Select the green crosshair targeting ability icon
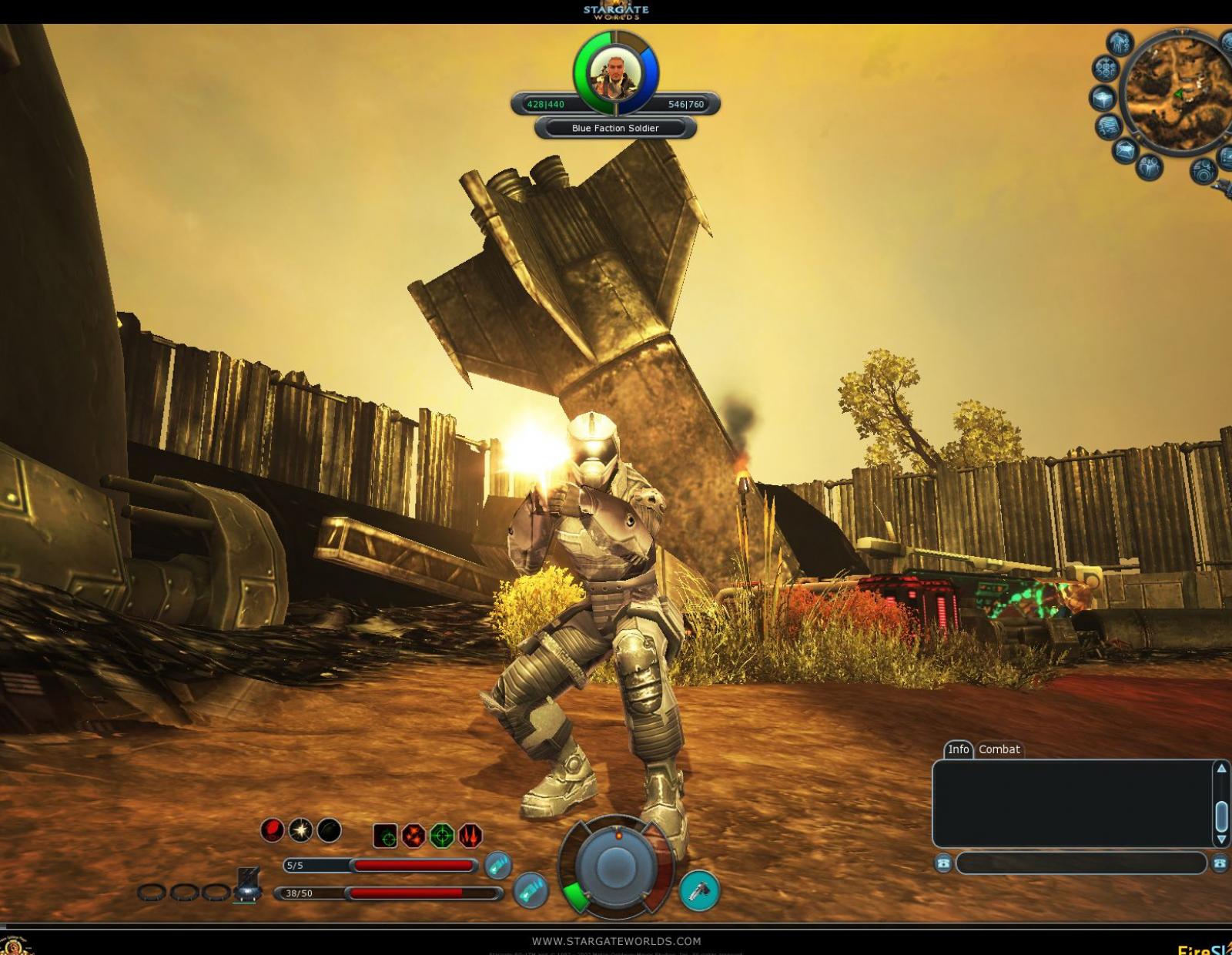Image resolution: width=1232 pixels, height=955 pixels. click(442, 836)
